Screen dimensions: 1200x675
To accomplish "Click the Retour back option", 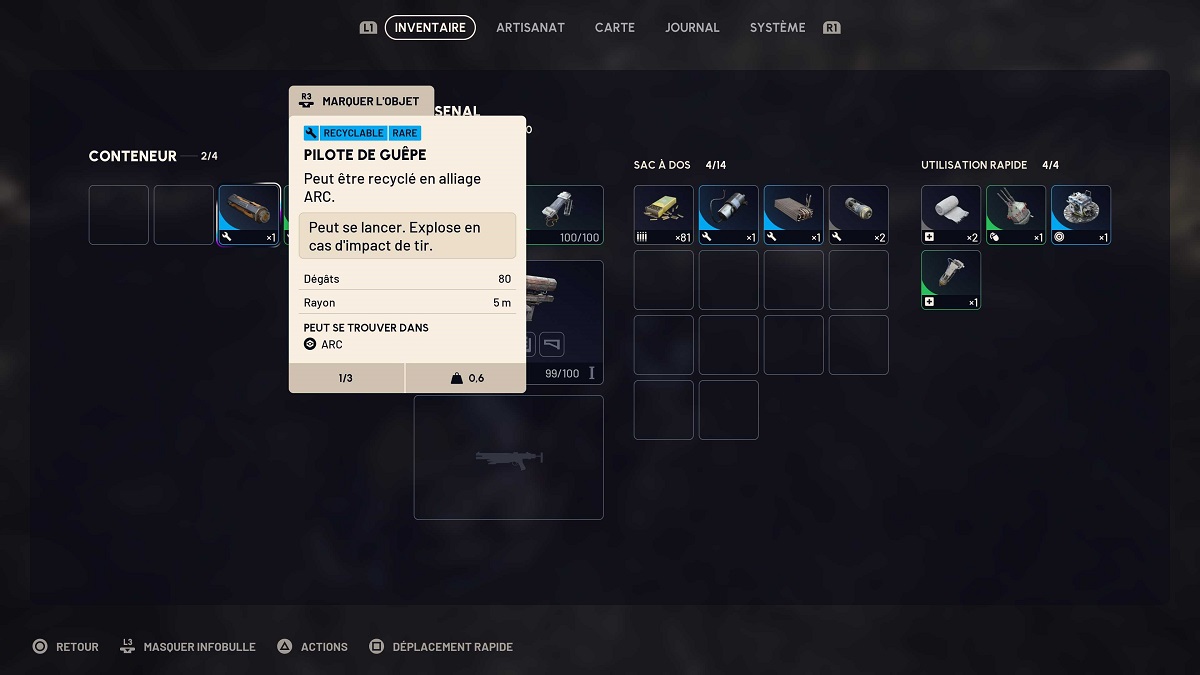I will (x=66, y=647).
